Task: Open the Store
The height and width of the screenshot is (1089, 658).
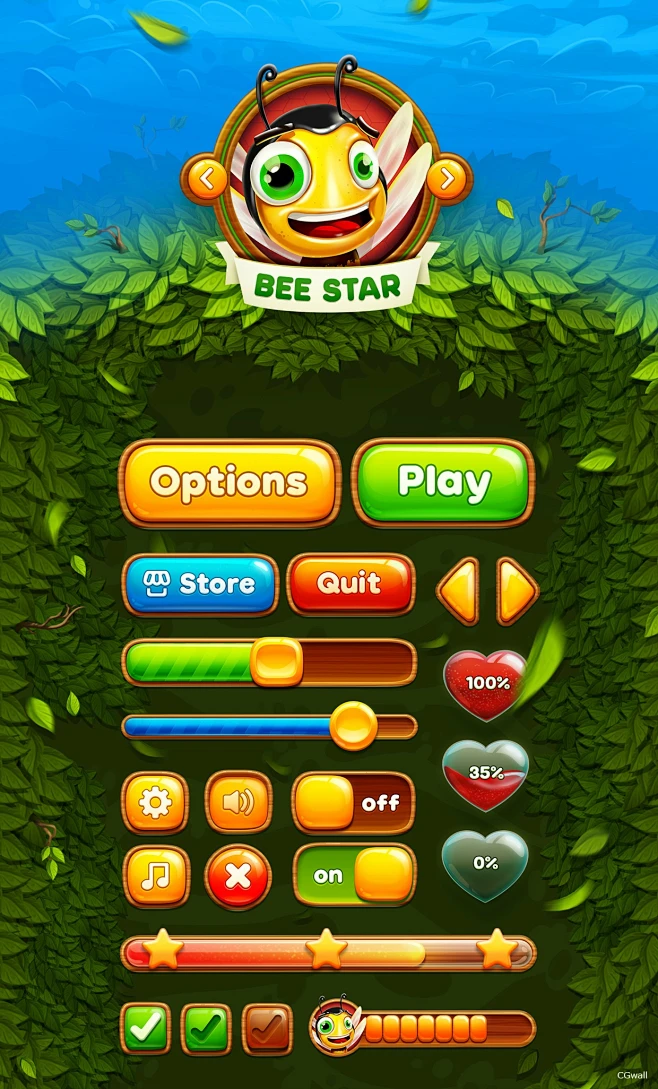Action: point(201,584)
